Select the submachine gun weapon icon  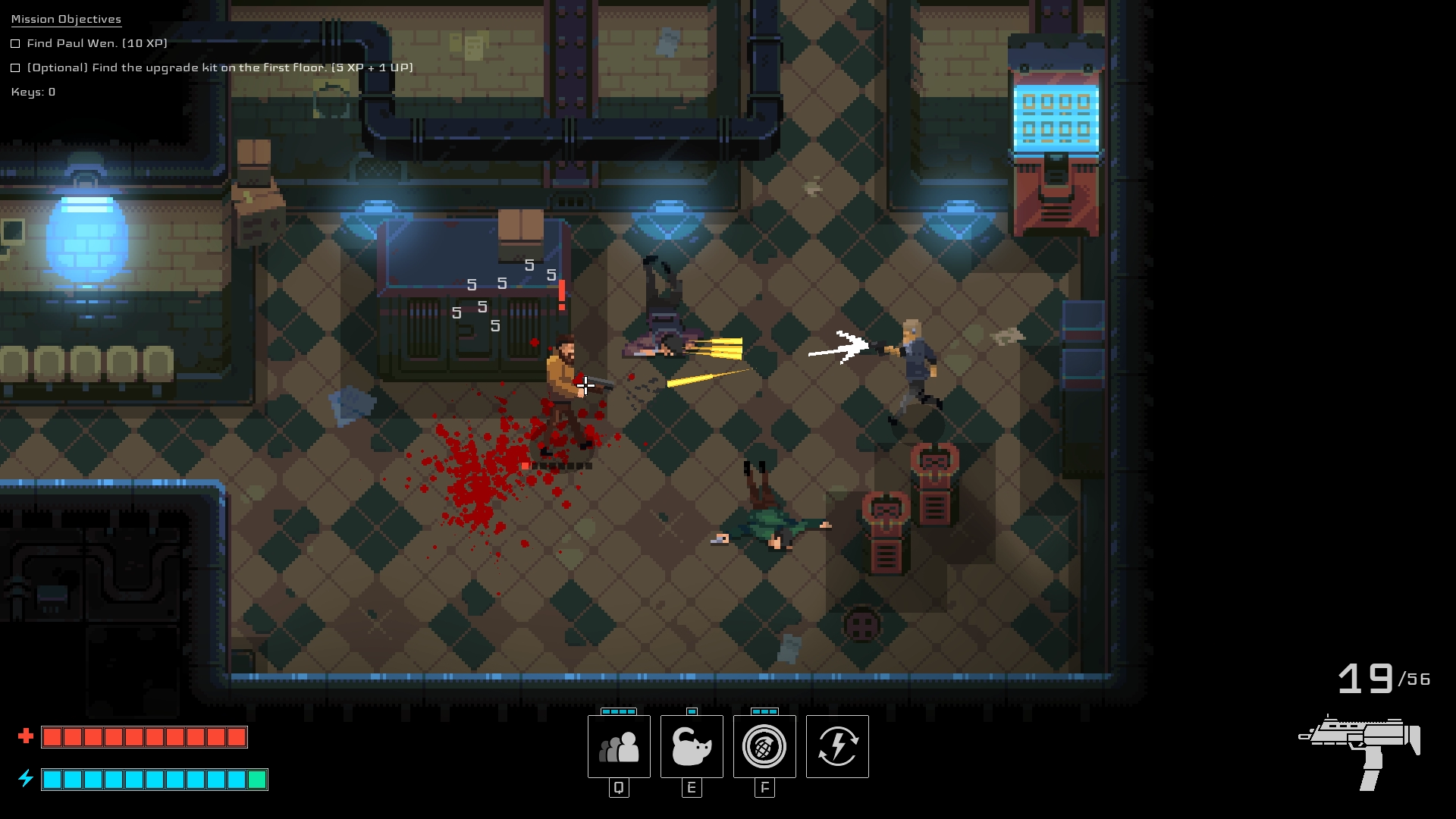click(x=1361, y=751)
